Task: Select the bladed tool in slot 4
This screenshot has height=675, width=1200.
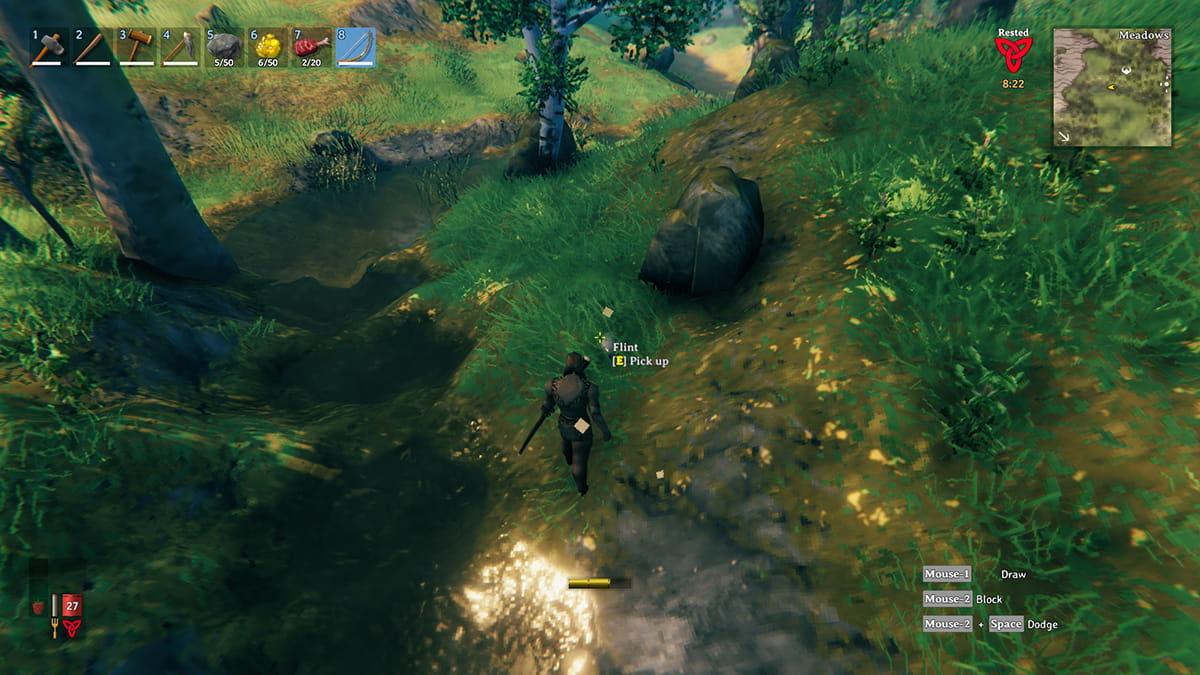Action: point(179,47)
